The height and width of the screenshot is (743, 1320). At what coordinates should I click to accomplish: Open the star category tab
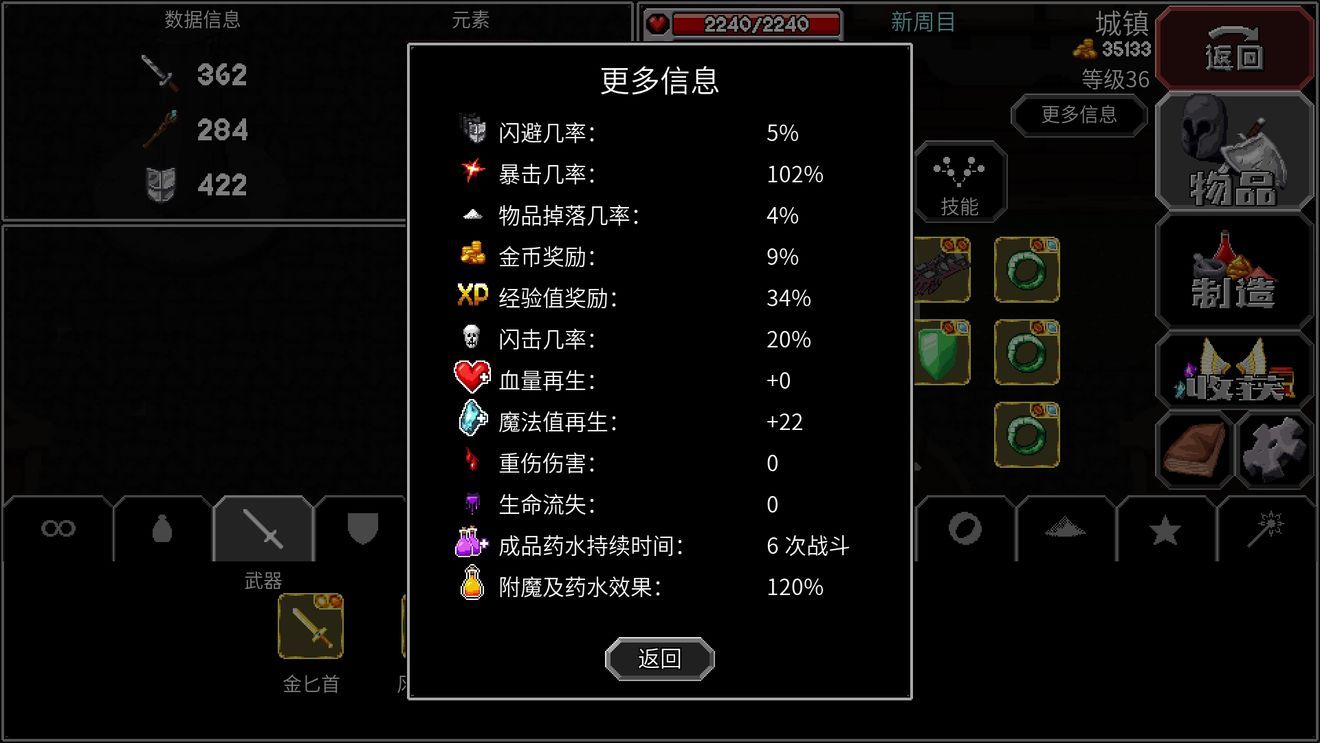pyautogui.click(x=1163, y=530)
